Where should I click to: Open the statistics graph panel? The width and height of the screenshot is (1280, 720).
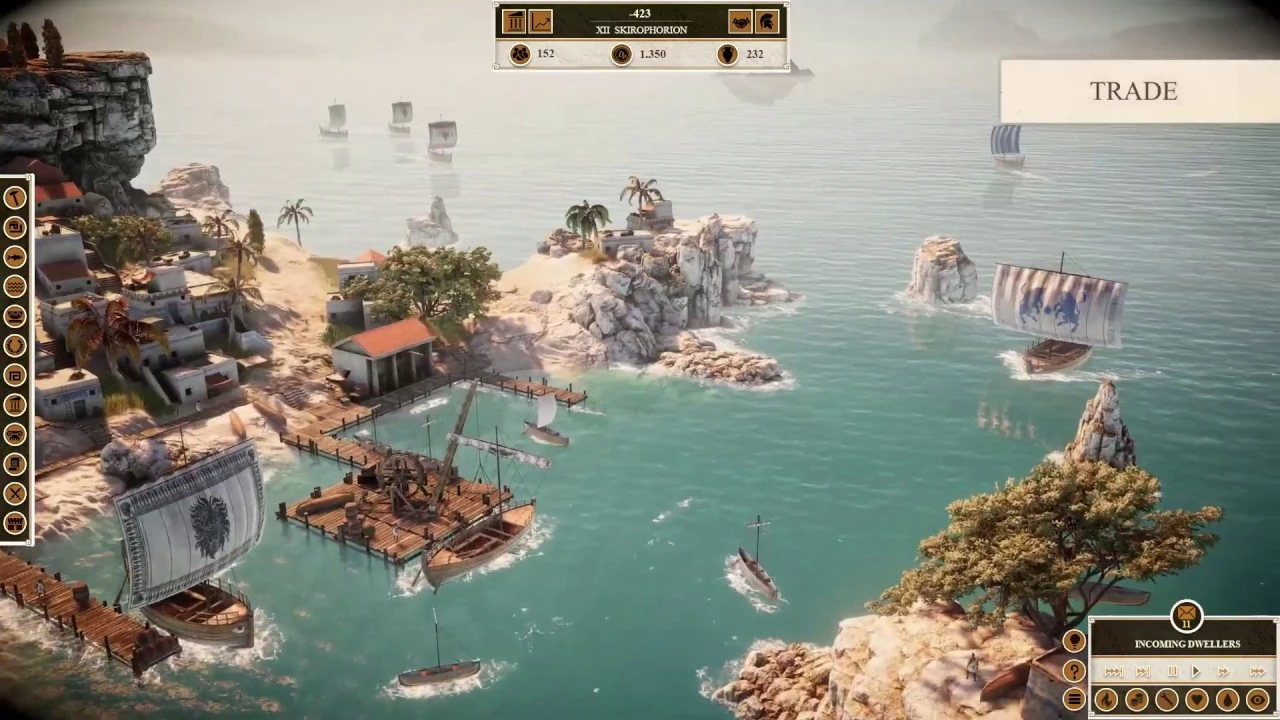click(x=541, y=21)
